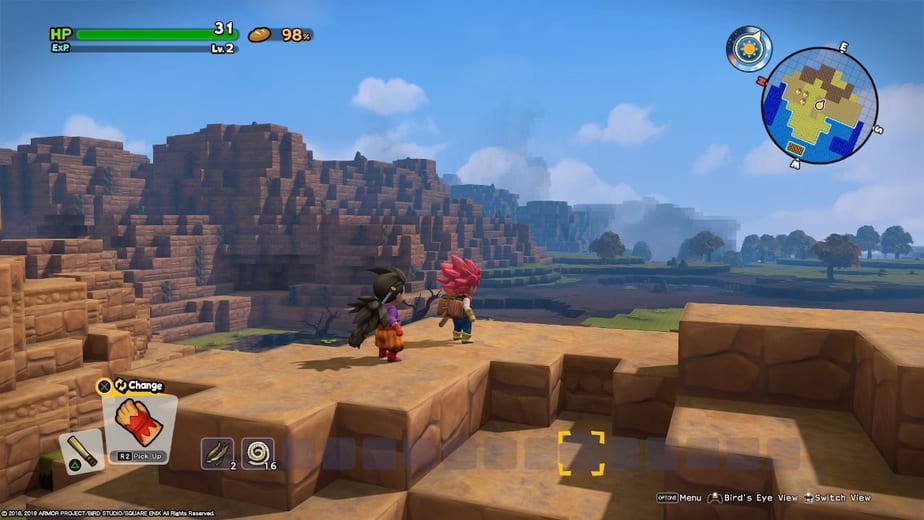Open the circular island minimap

coord(818,105)
